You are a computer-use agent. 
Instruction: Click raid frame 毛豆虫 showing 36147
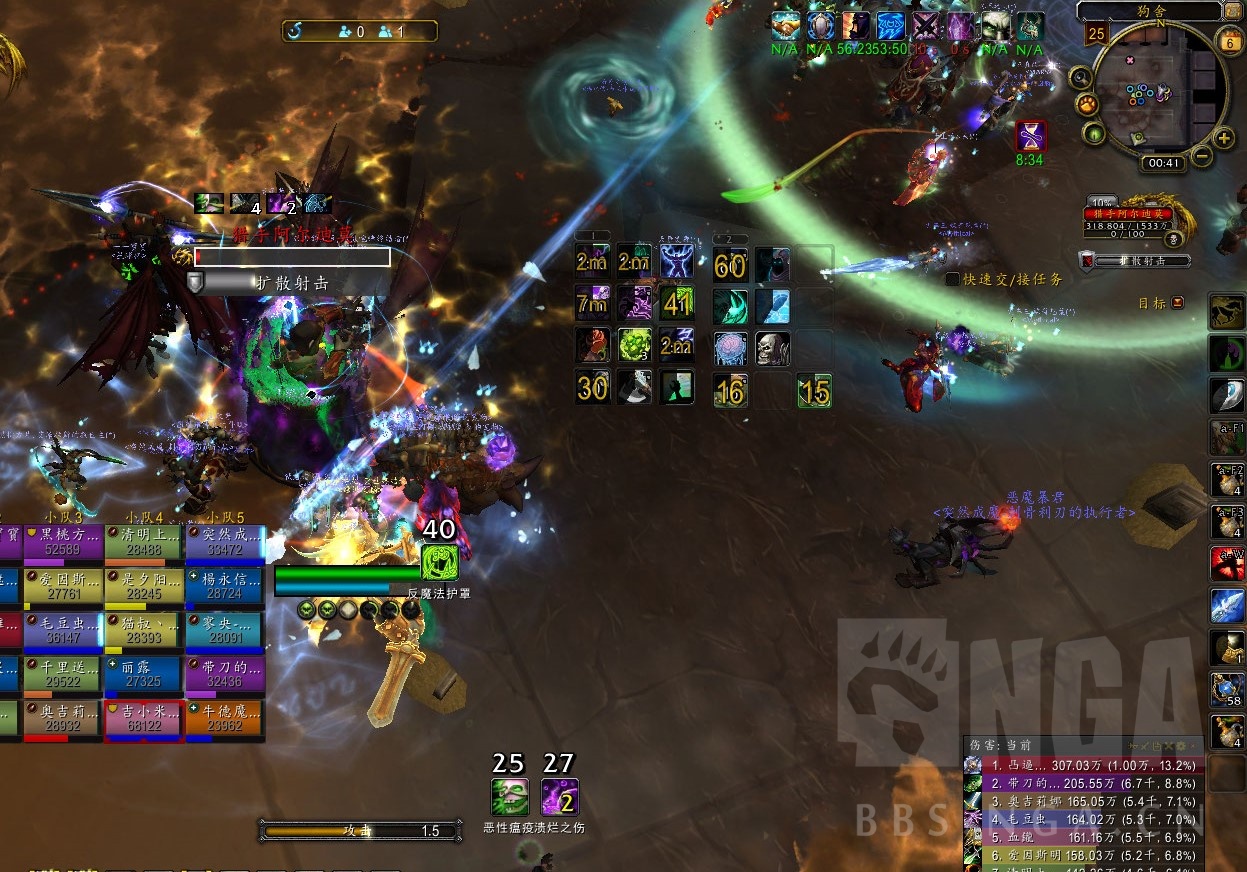(x=63, y=632)
